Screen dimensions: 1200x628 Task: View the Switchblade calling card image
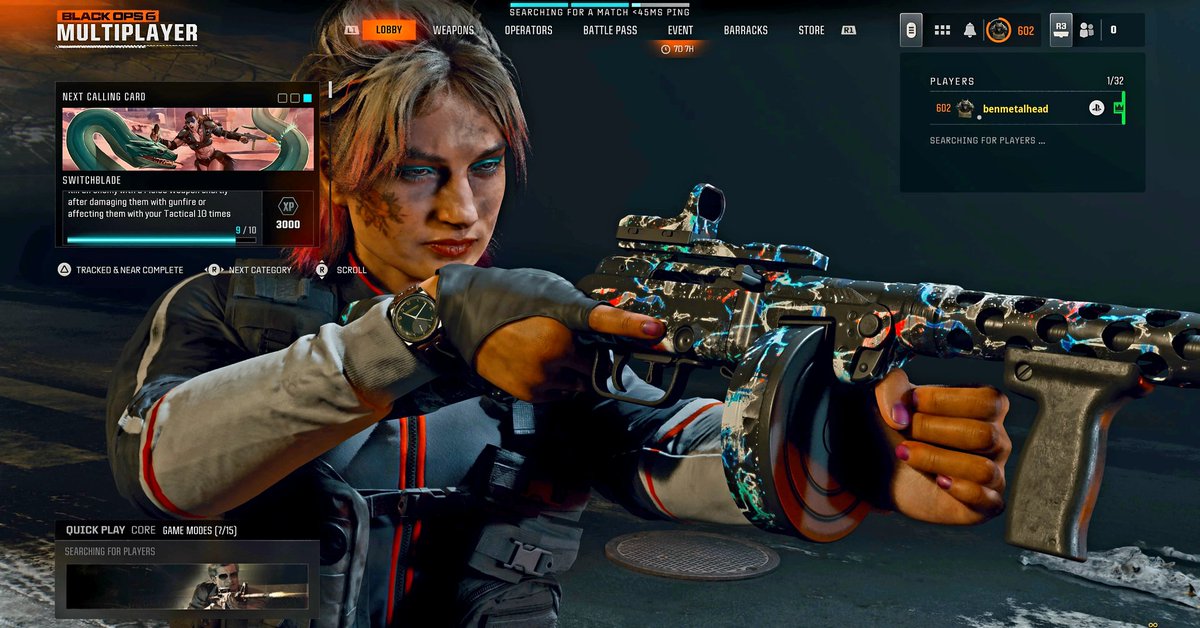(188, 140)
